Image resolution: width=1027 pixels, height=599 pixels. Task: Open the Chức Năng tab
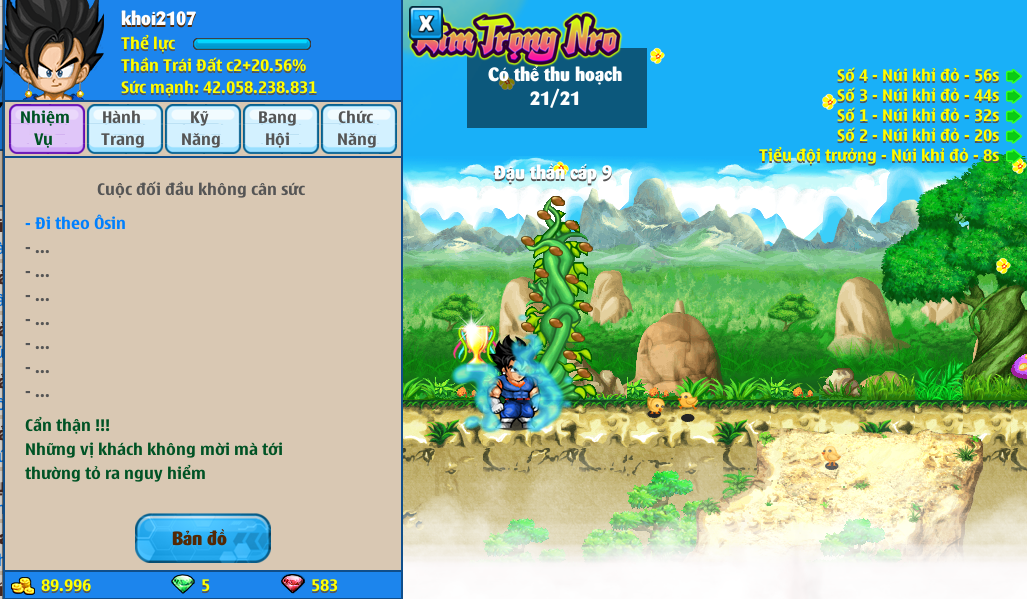coord(358,129)
